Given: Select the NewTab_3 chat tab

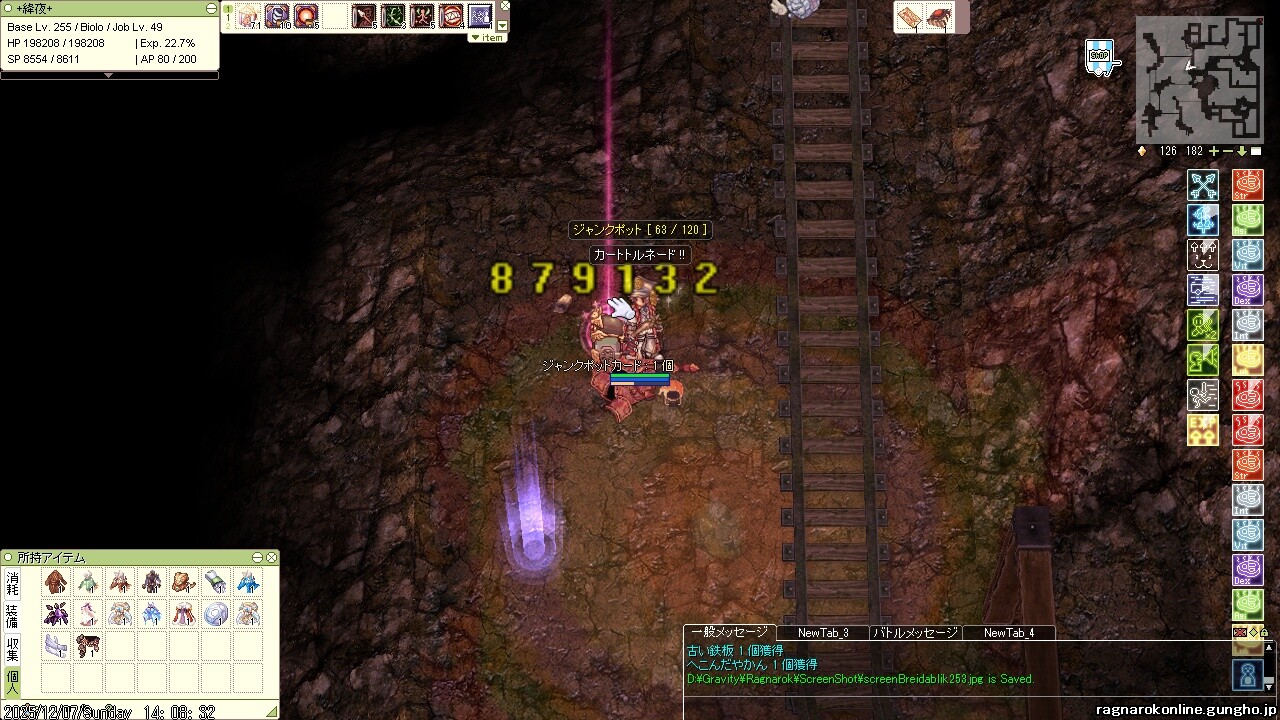Looking at the screenshot, I should point(823,632).
